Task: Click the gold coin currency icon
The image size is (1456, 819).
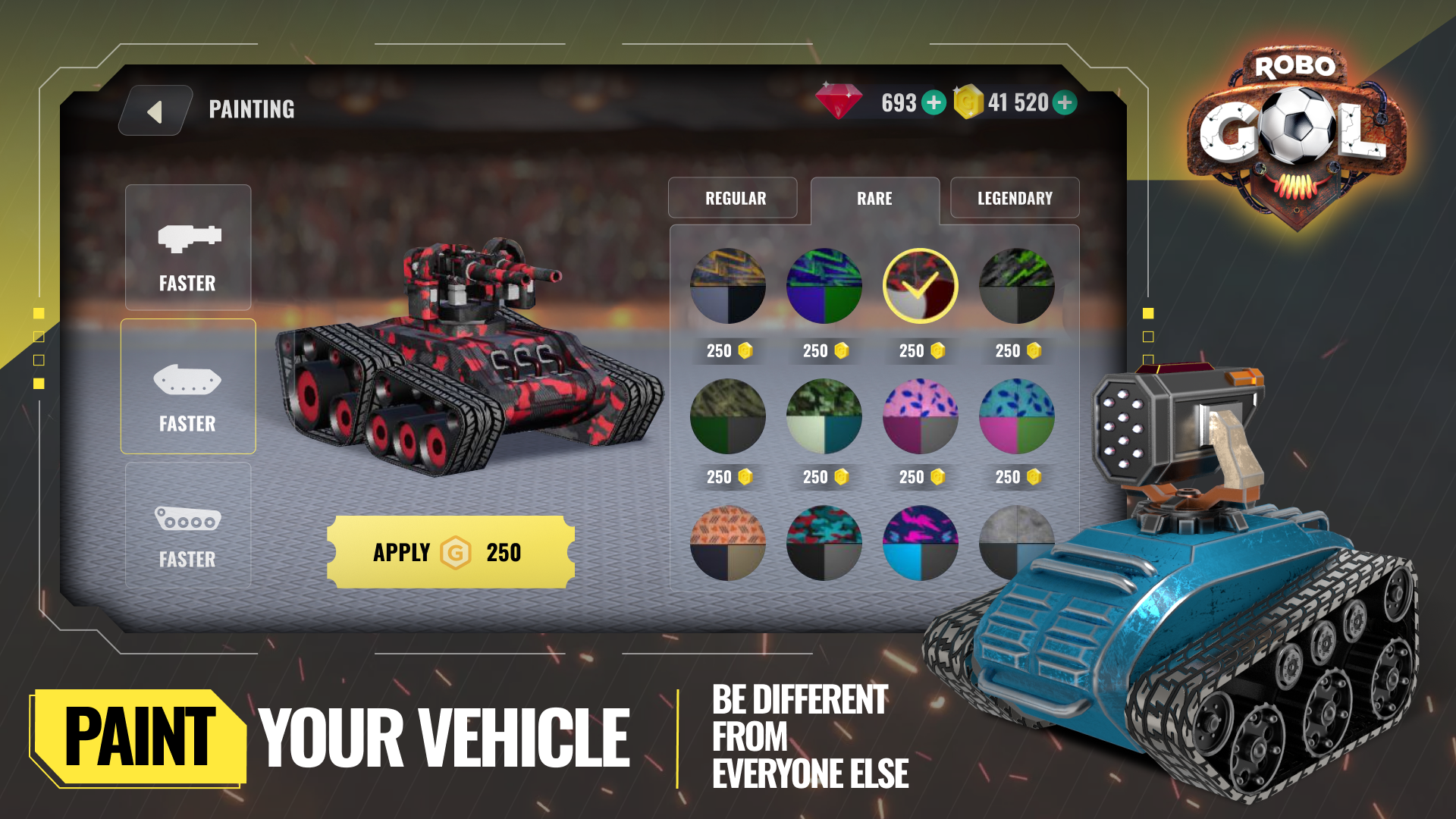Action: pos(968,101)
